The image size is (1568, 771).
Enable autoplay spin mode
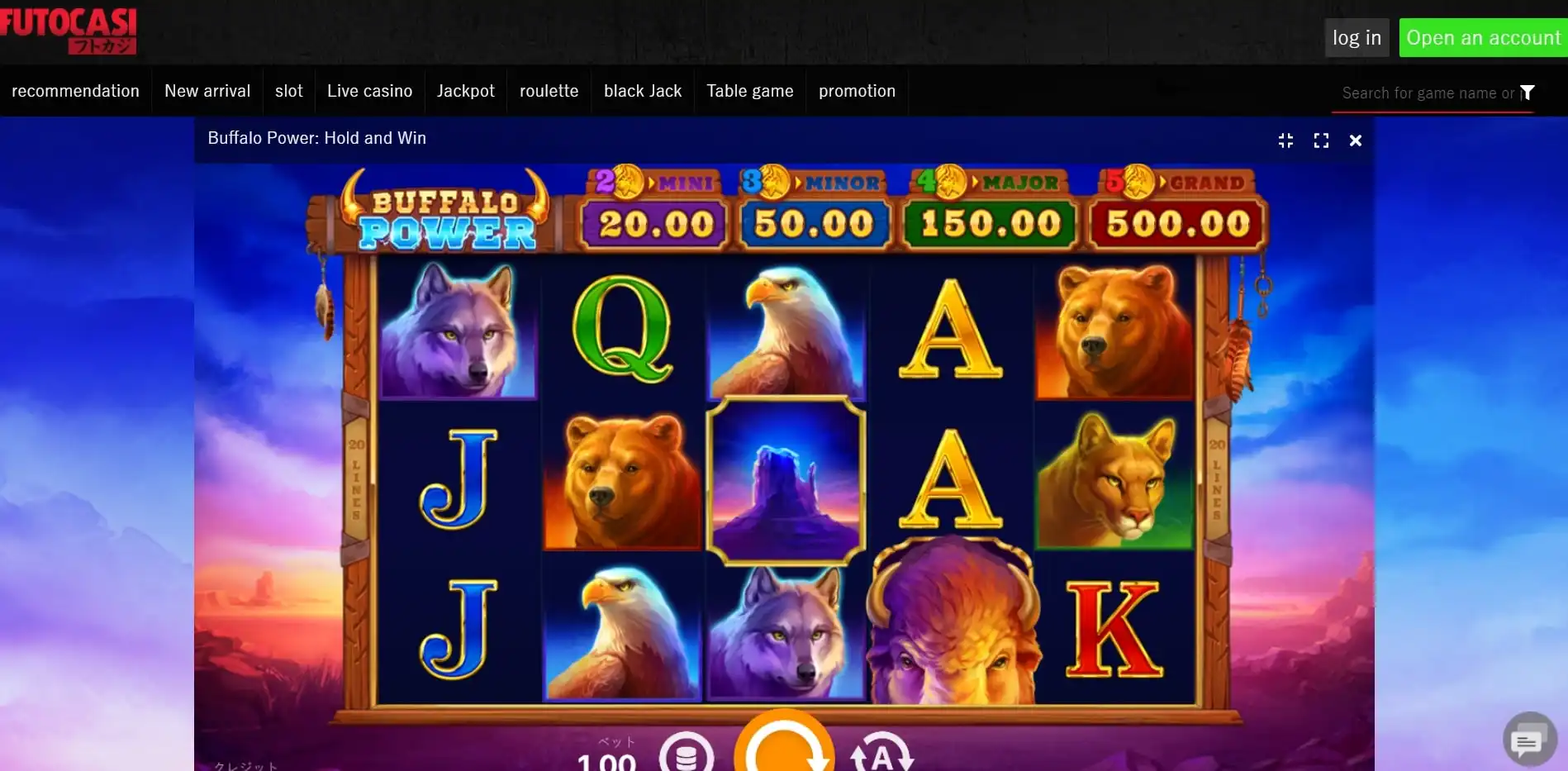[881, 754]
